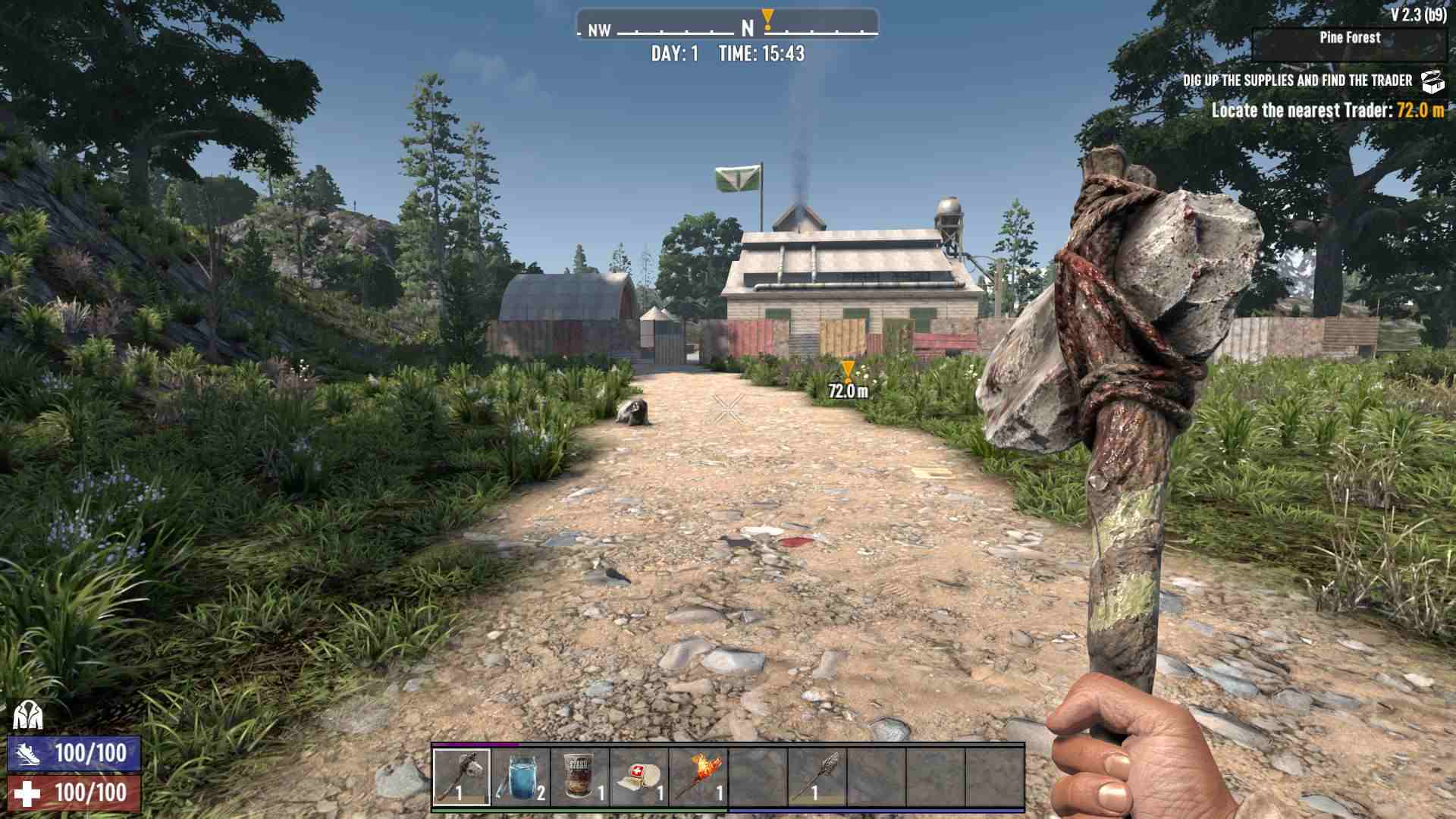This screenshot has height=819, width=1456.
Task: Click the compass bar's yellow quest marker
Action: click(767, 18)
